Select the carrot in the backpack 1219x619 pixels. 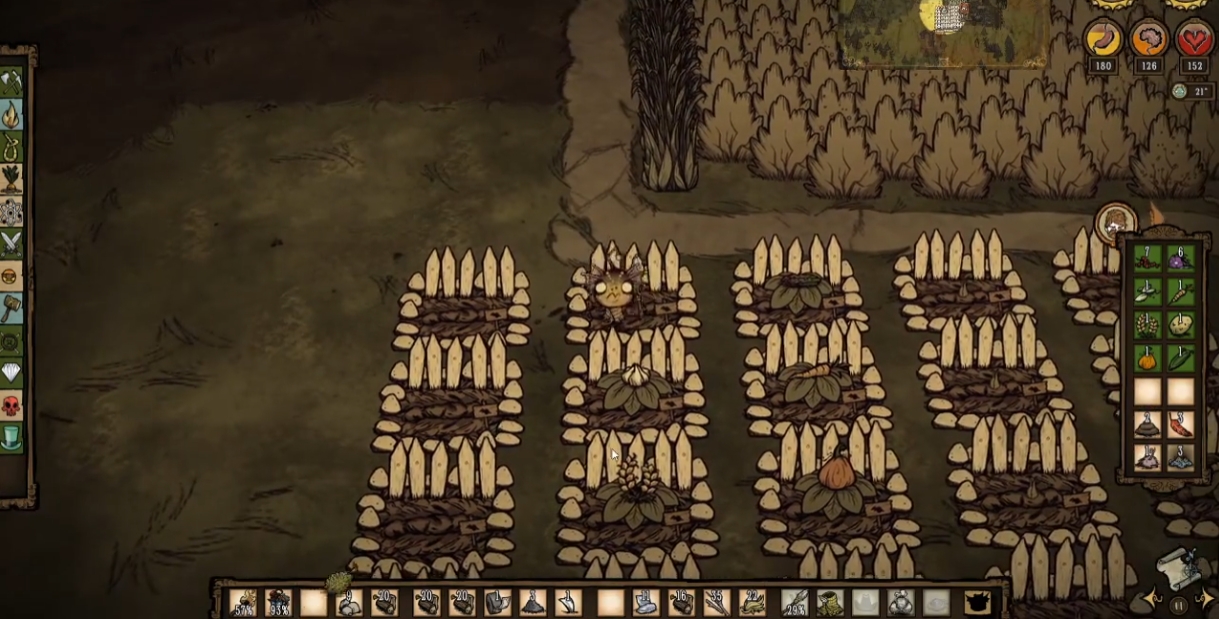coord(1181,292)
